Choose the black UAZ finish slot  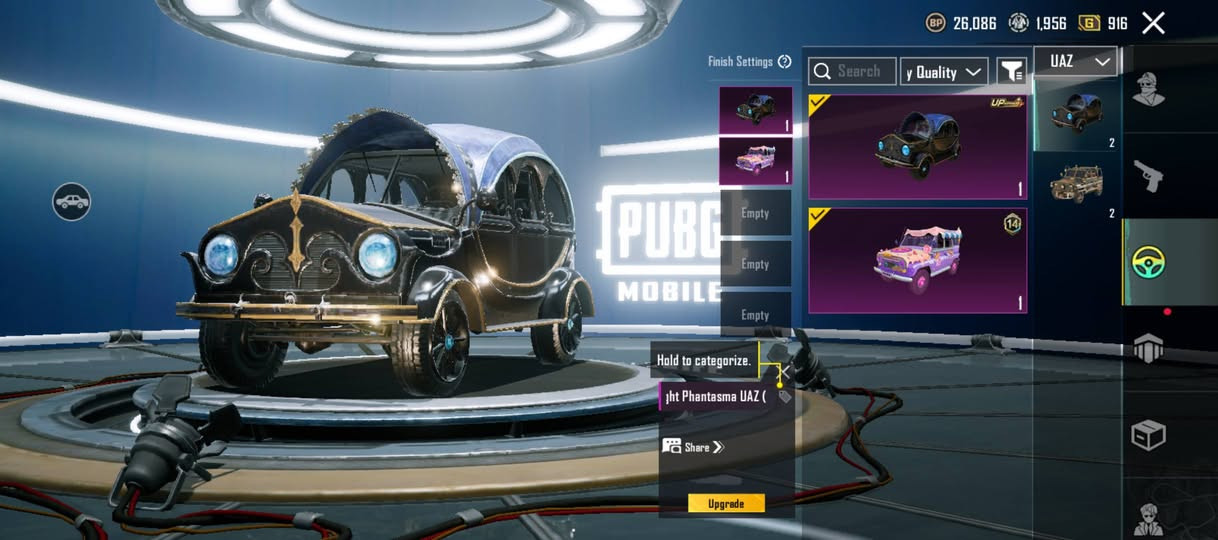pos(755,110)
